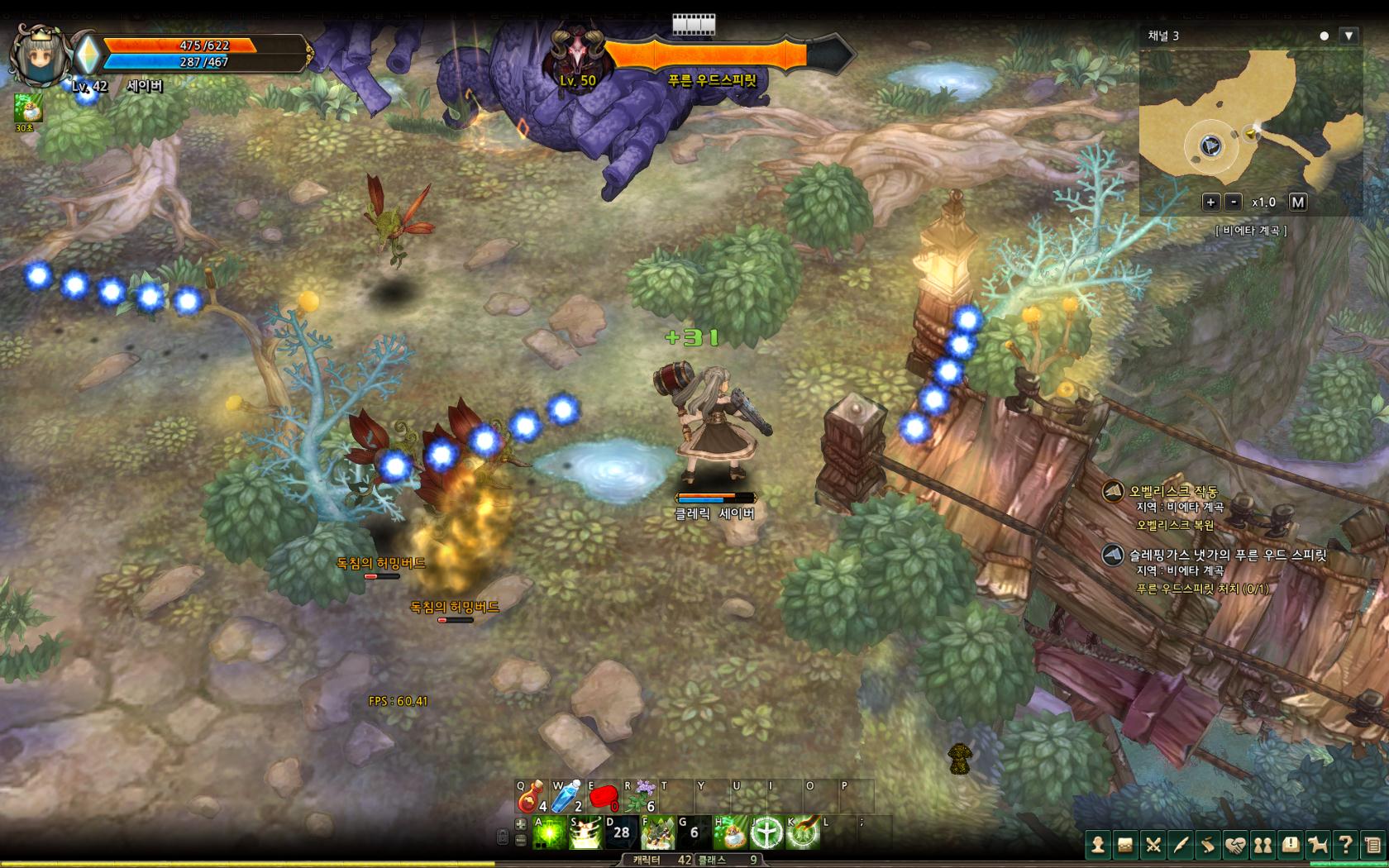Open the character info menu icon
This screenshot has width=1389, height=868.
point(1098,845)
